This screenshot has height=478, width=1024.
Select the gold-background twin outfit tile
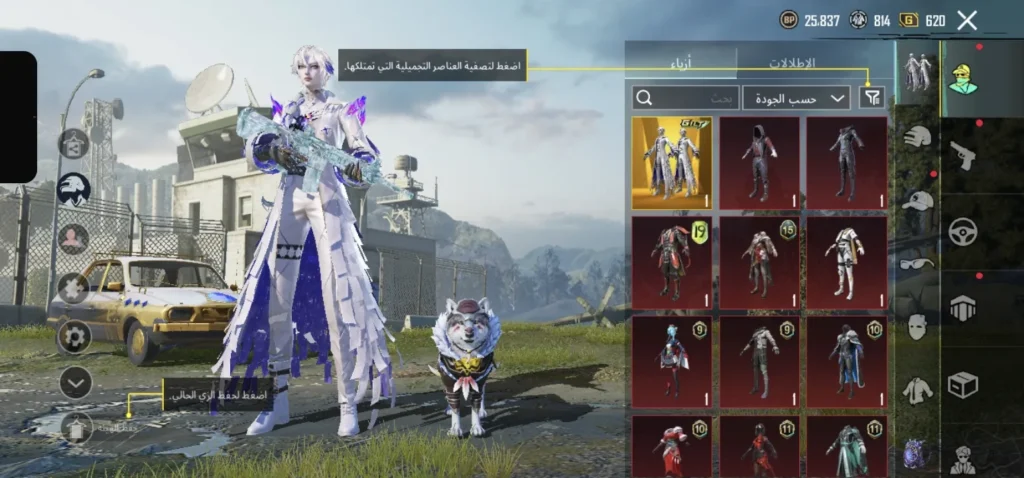click(671, 162)
